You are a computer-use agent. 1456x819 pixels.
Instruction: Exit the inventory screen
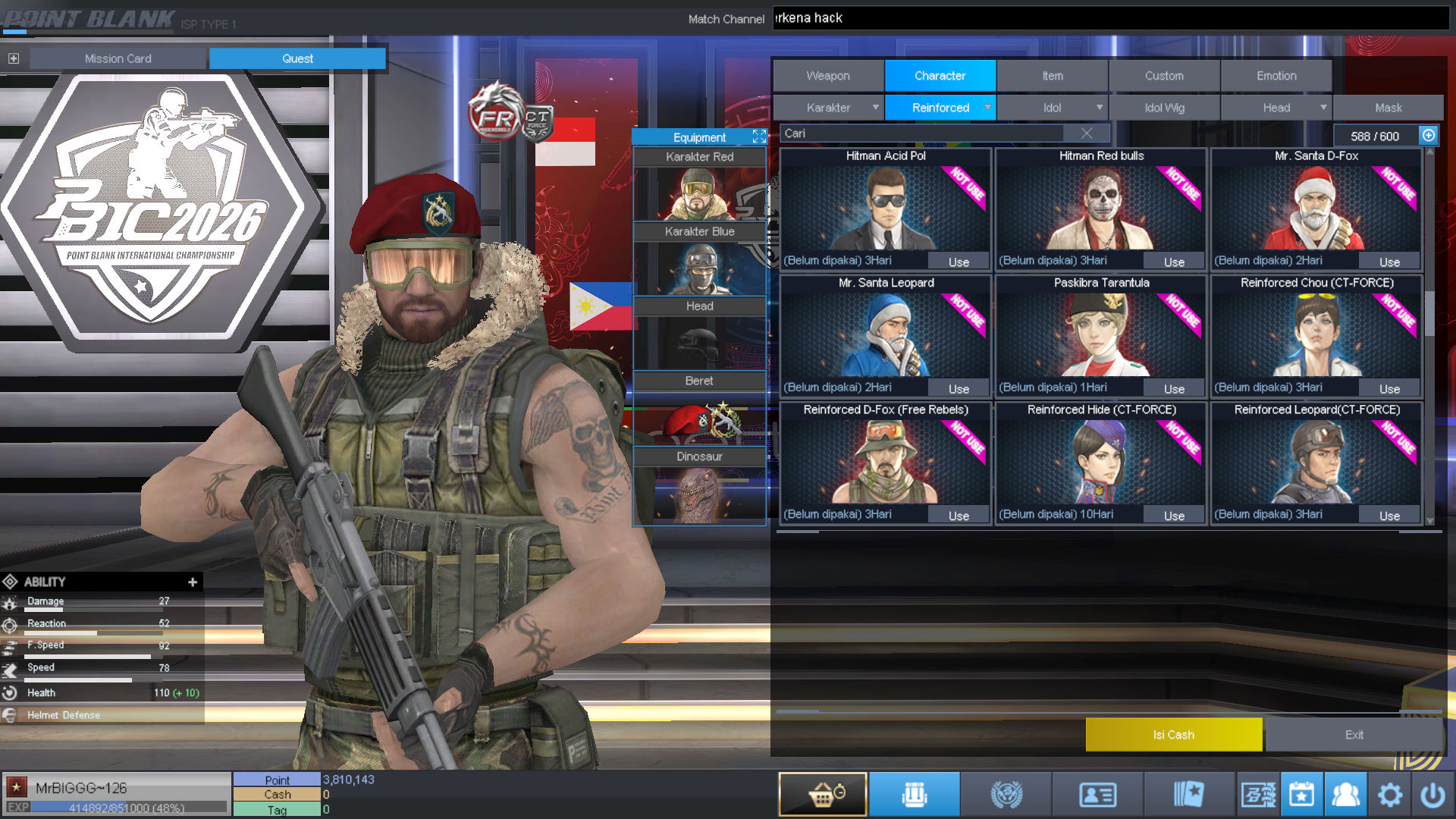(1354, 734)
